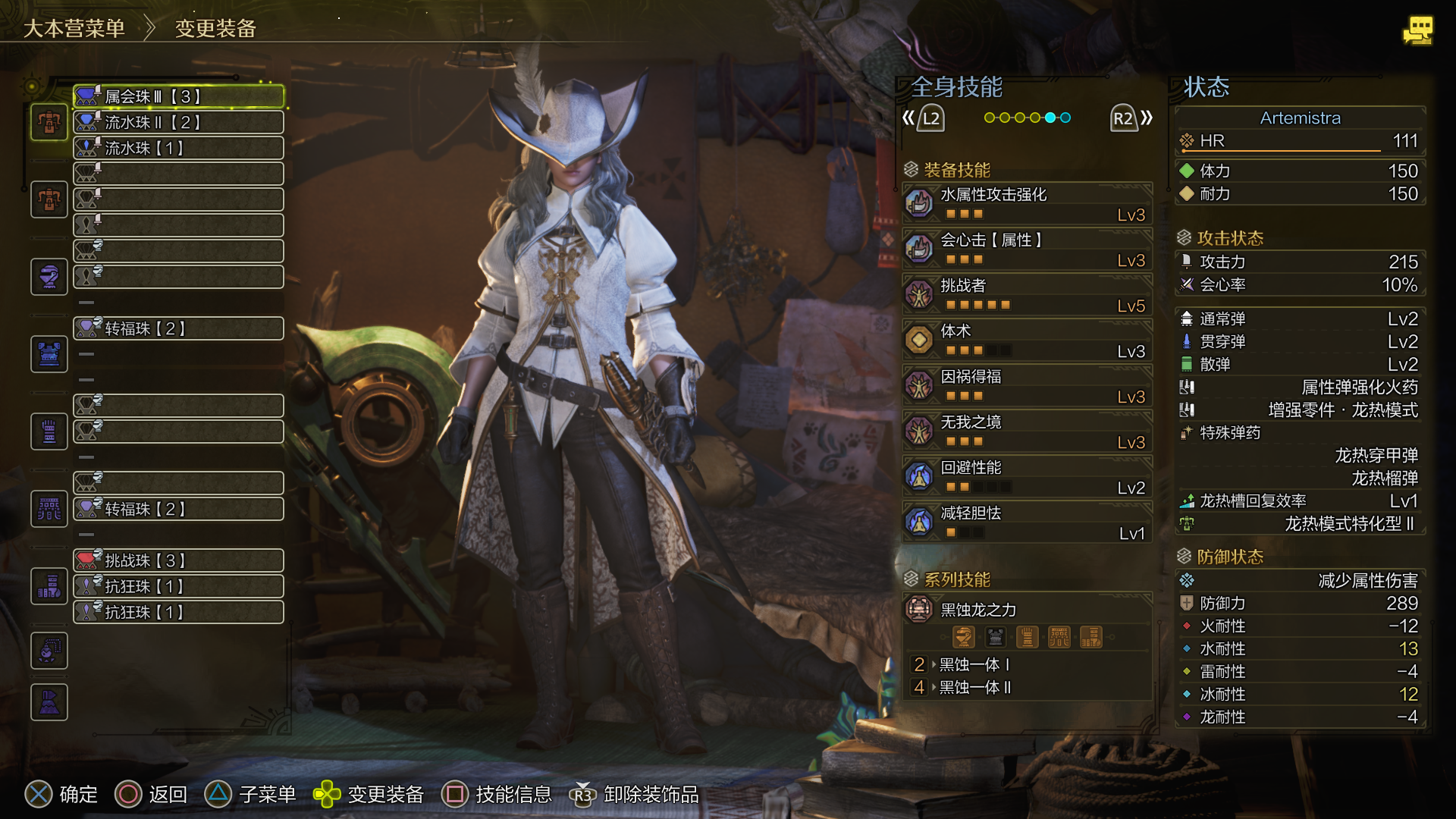
Task: Choose the 无我之境 skill entry
Action: 1028,431
